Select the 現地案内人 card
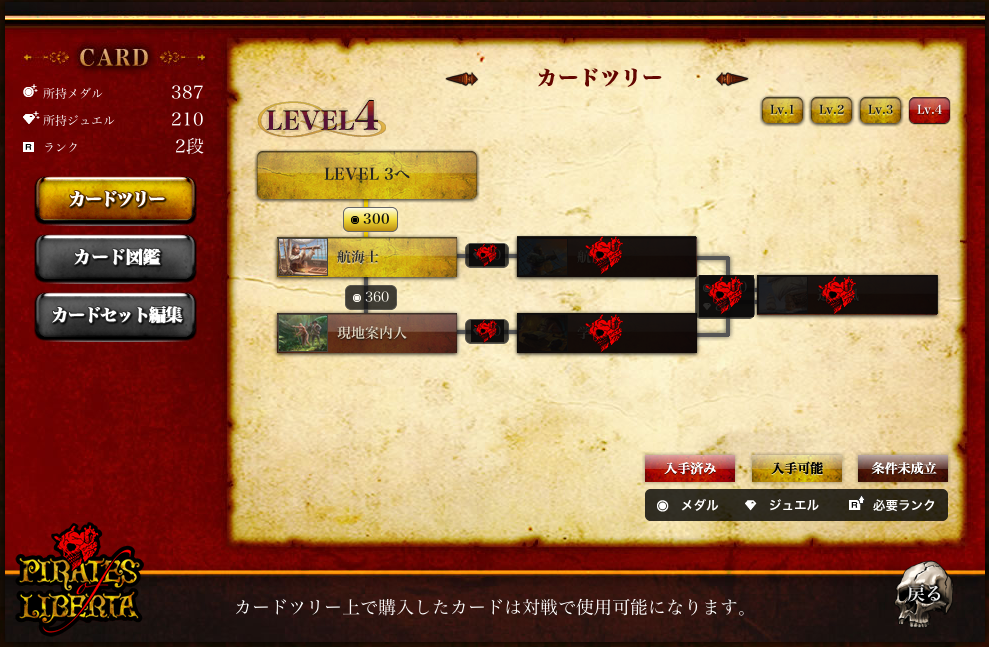This screenshot has width=989, height=647. coord(367,333)
